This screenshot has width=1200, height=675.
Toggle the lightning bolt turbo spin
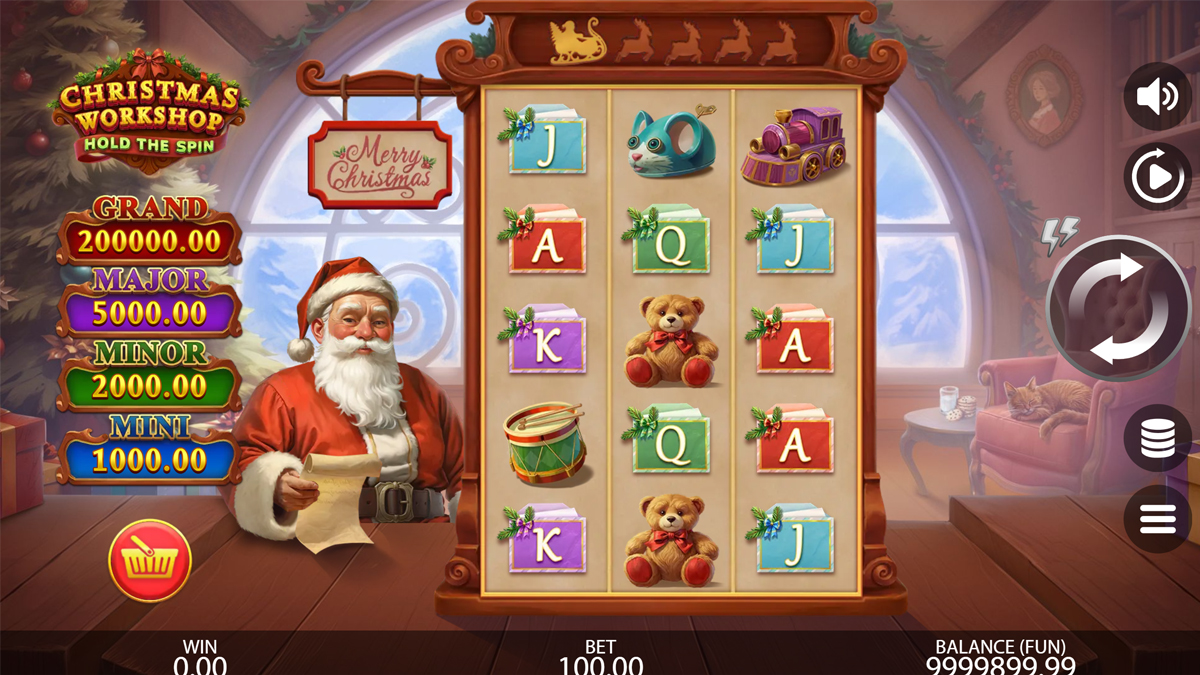pos(1061,234)
